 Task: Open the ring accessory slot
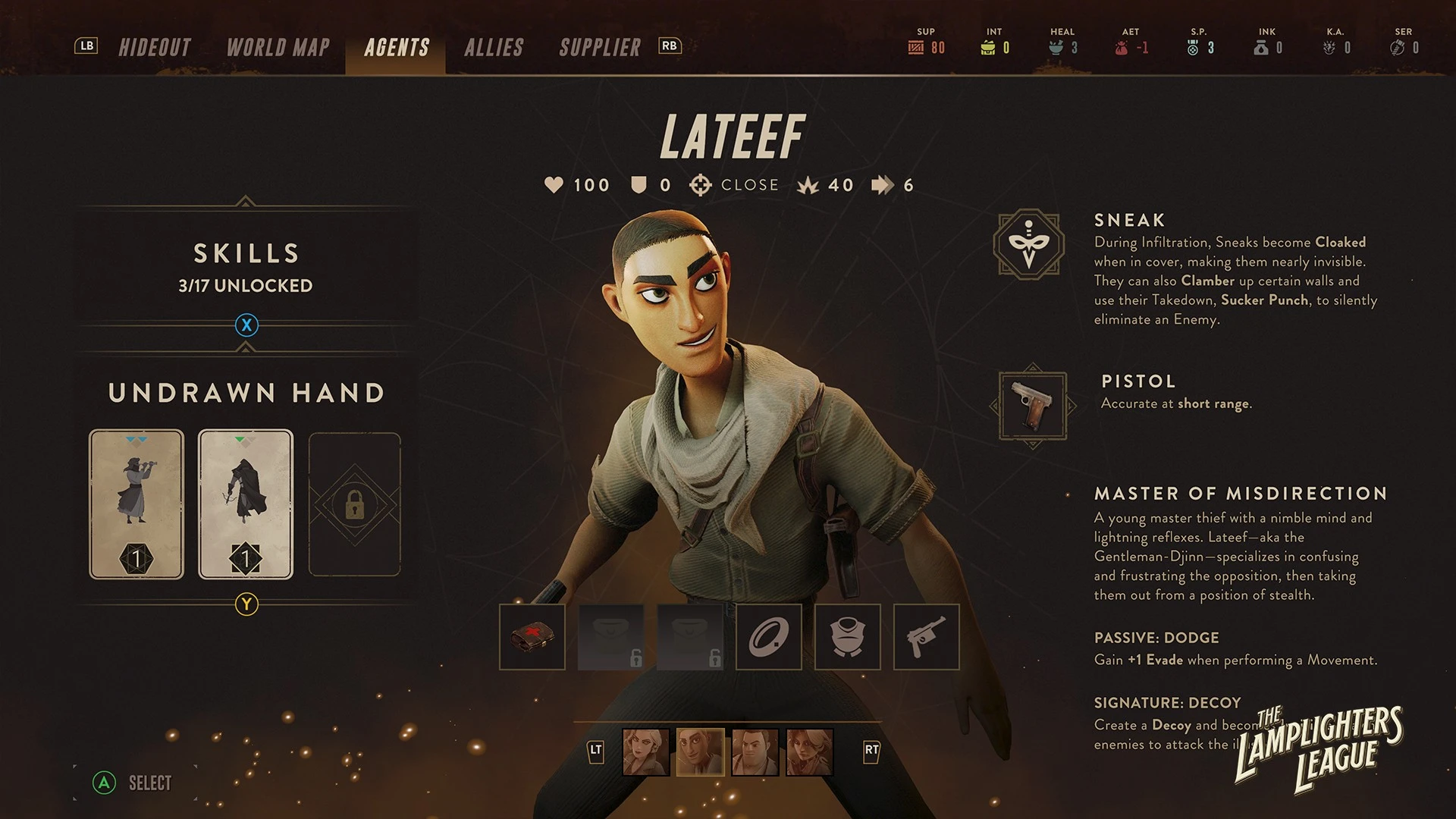pos(769,637)
